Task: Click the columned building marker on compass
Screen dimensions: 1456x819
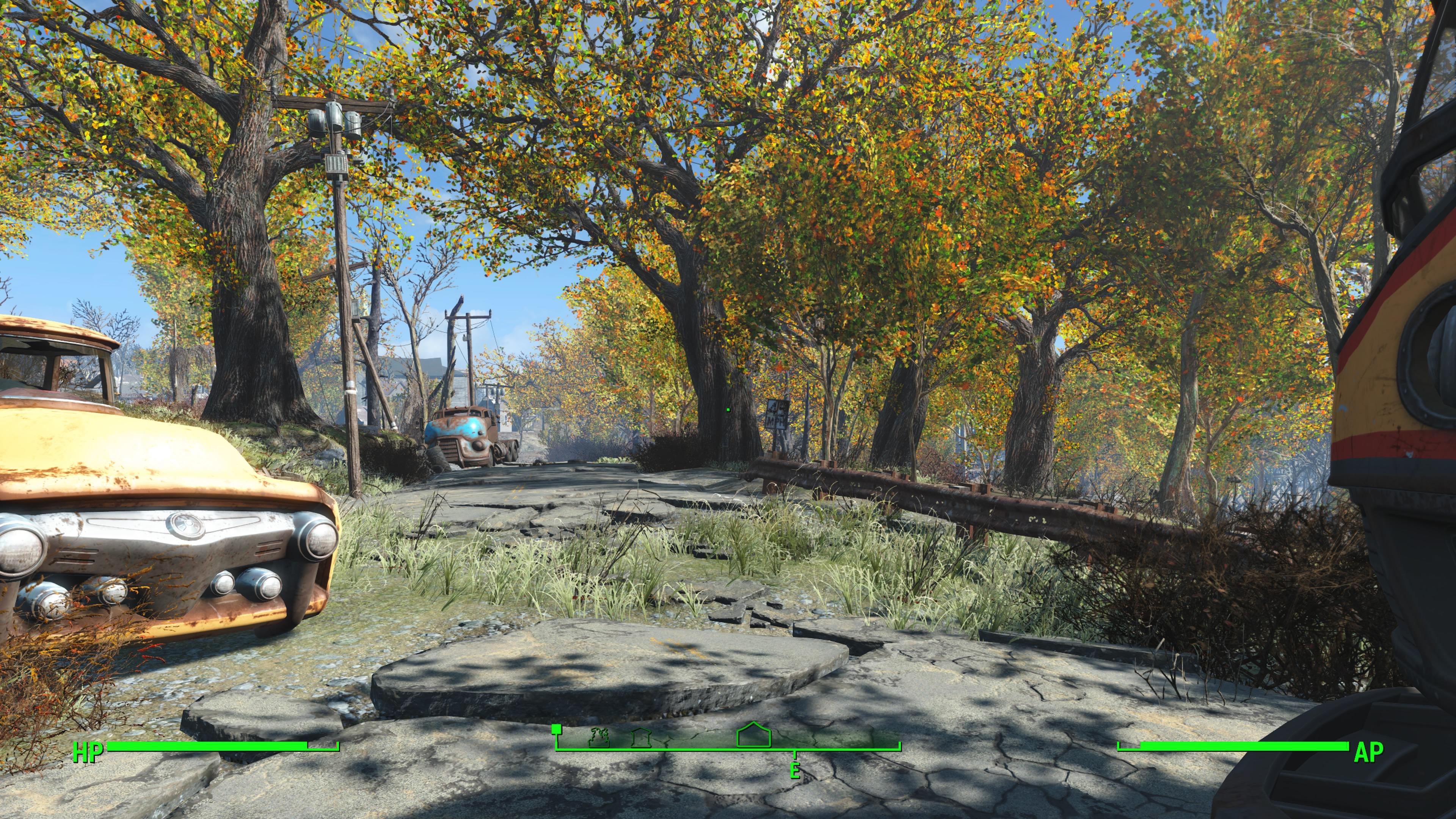Action: (x=641, y=737)
